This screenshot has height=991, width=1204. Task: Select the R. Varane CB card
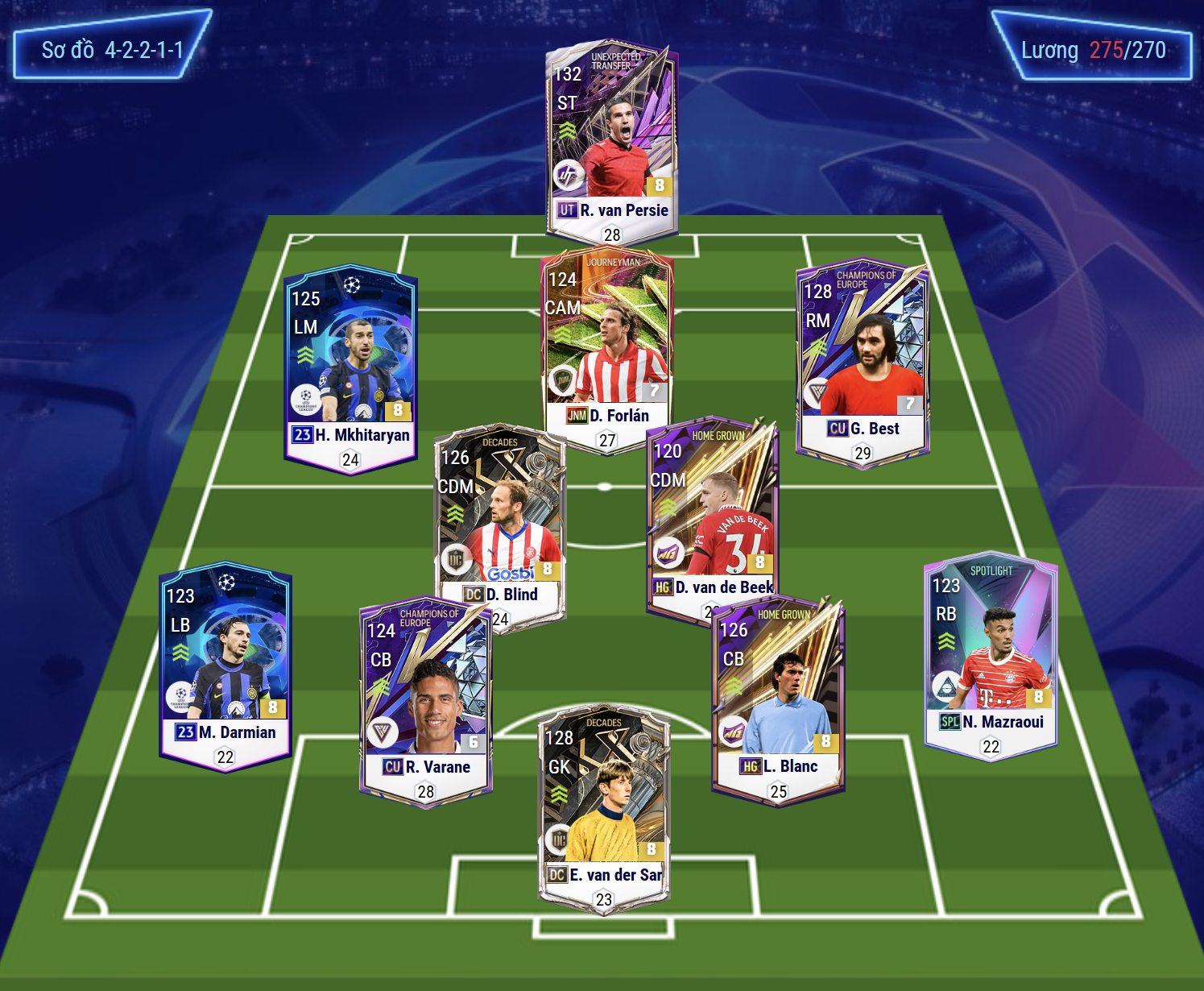click(425, 701)
